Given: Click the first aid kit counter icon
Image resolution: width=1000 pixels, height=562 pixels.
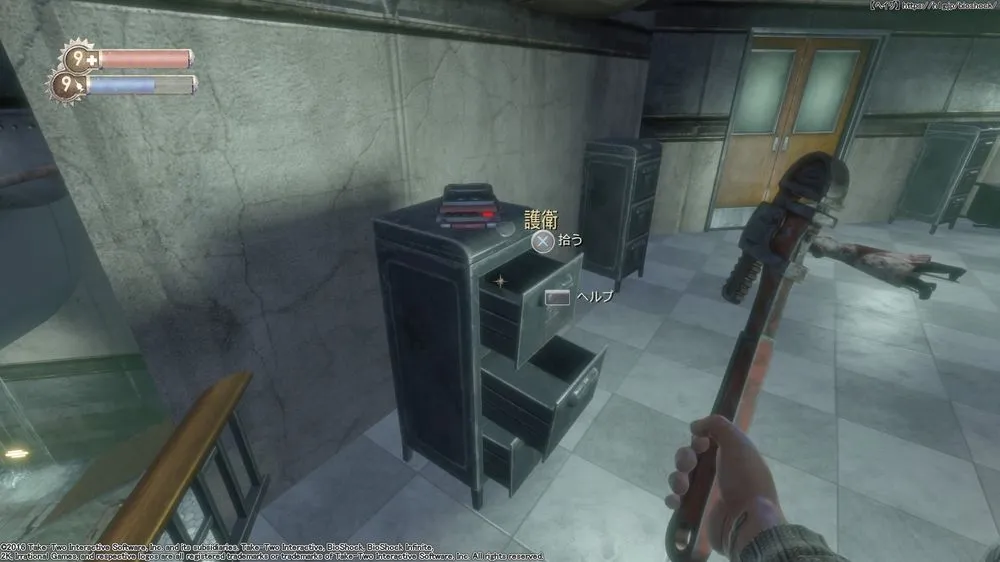Looking at the screenshot, I should [77, 59].
